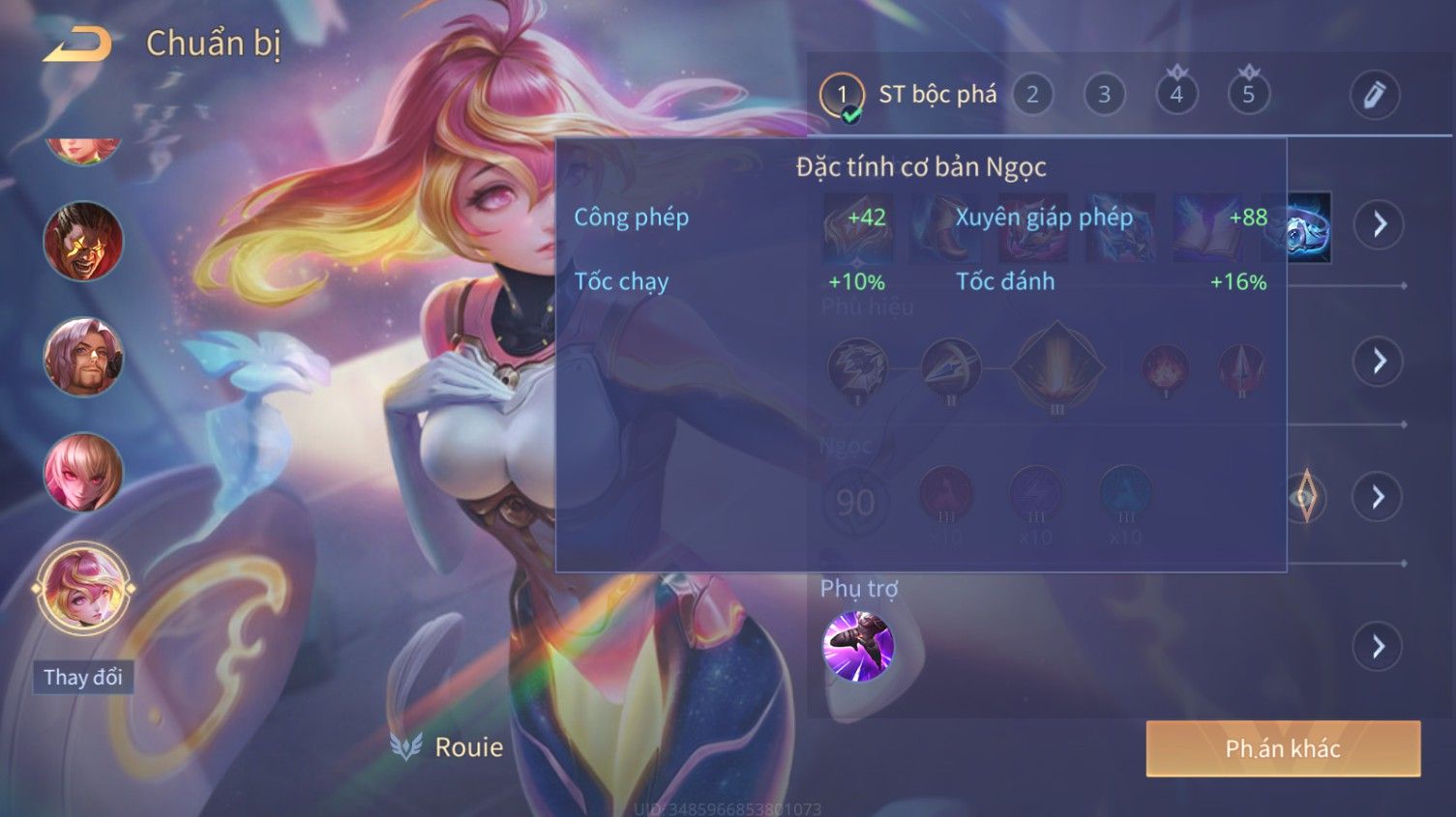Edit preset name with pencil icon
The image size is (1456, 817).
click(1374, 95)
